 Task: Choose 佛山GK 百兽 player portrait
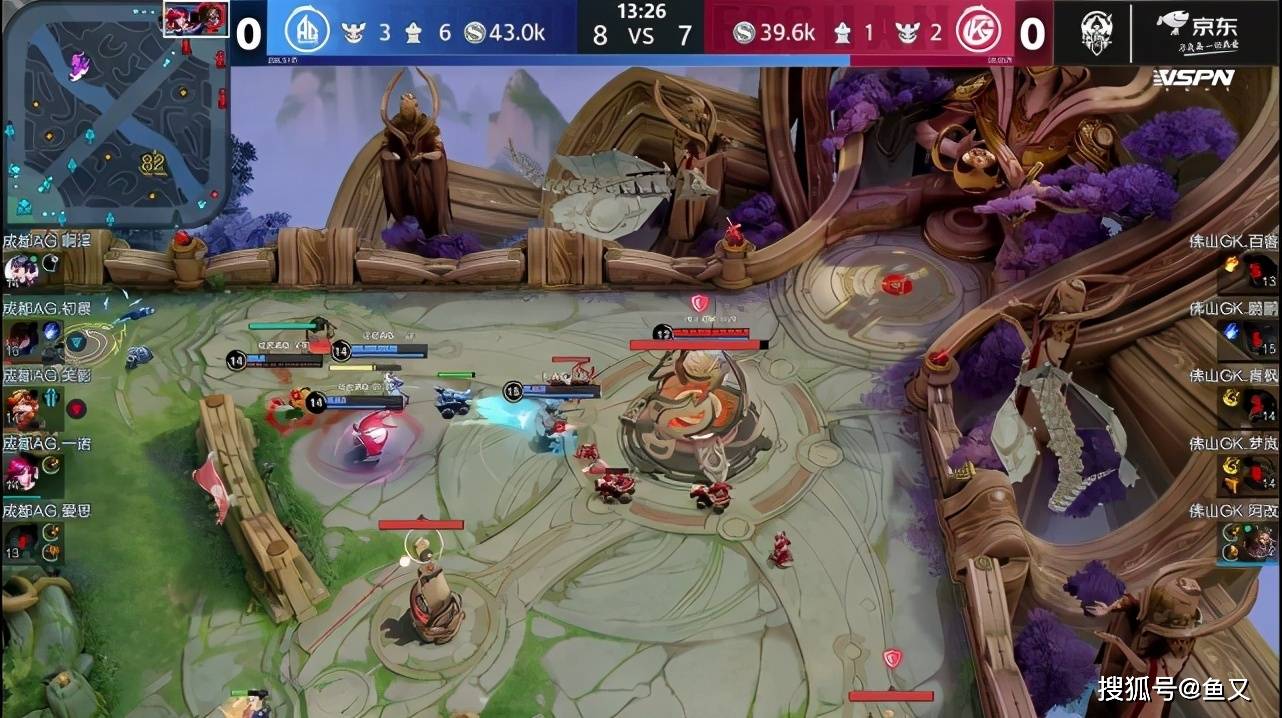[1261, 271]
